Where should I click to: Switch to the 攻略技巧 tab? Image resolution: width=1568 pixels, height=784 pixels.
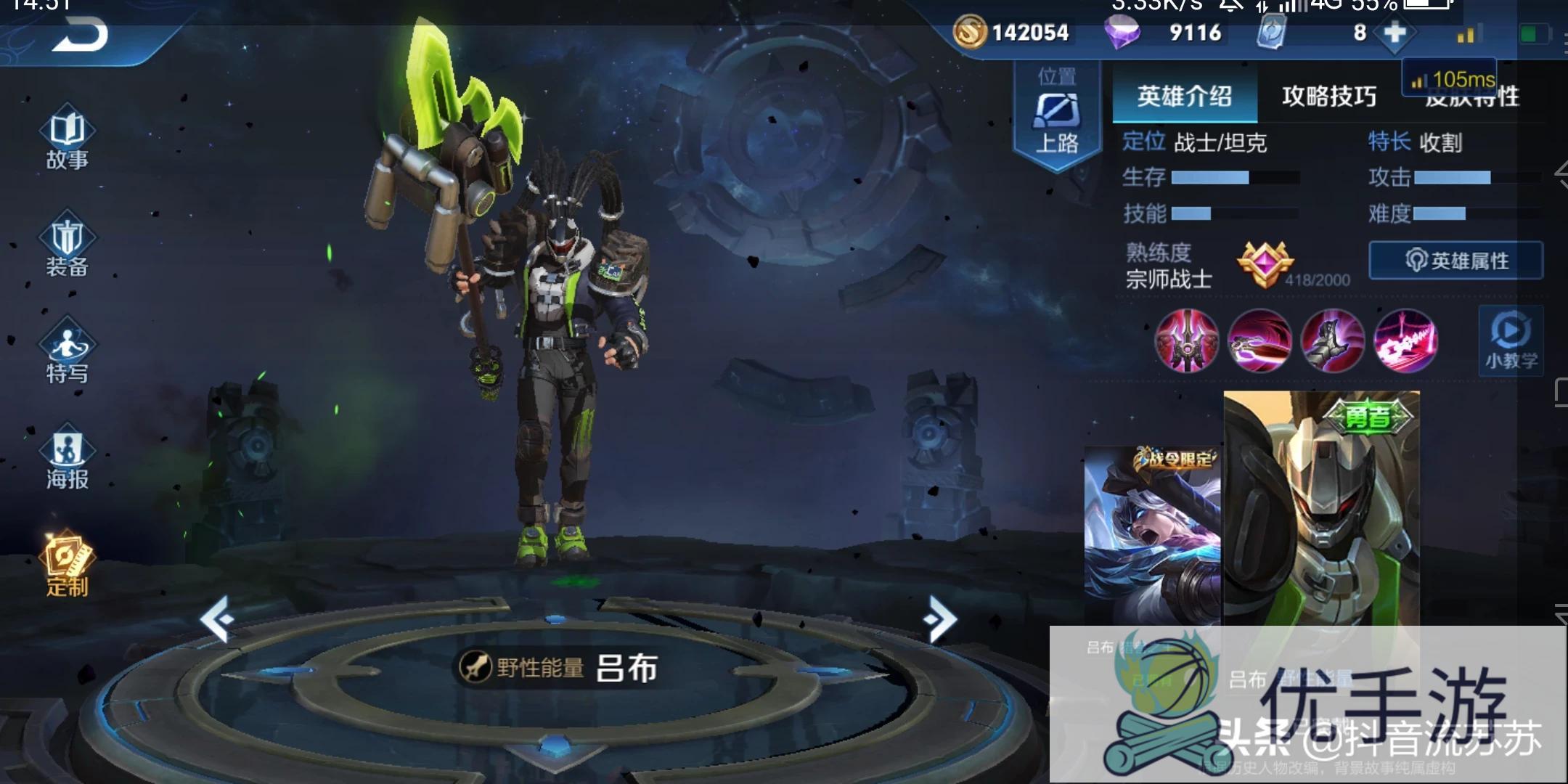[1328, 96]
